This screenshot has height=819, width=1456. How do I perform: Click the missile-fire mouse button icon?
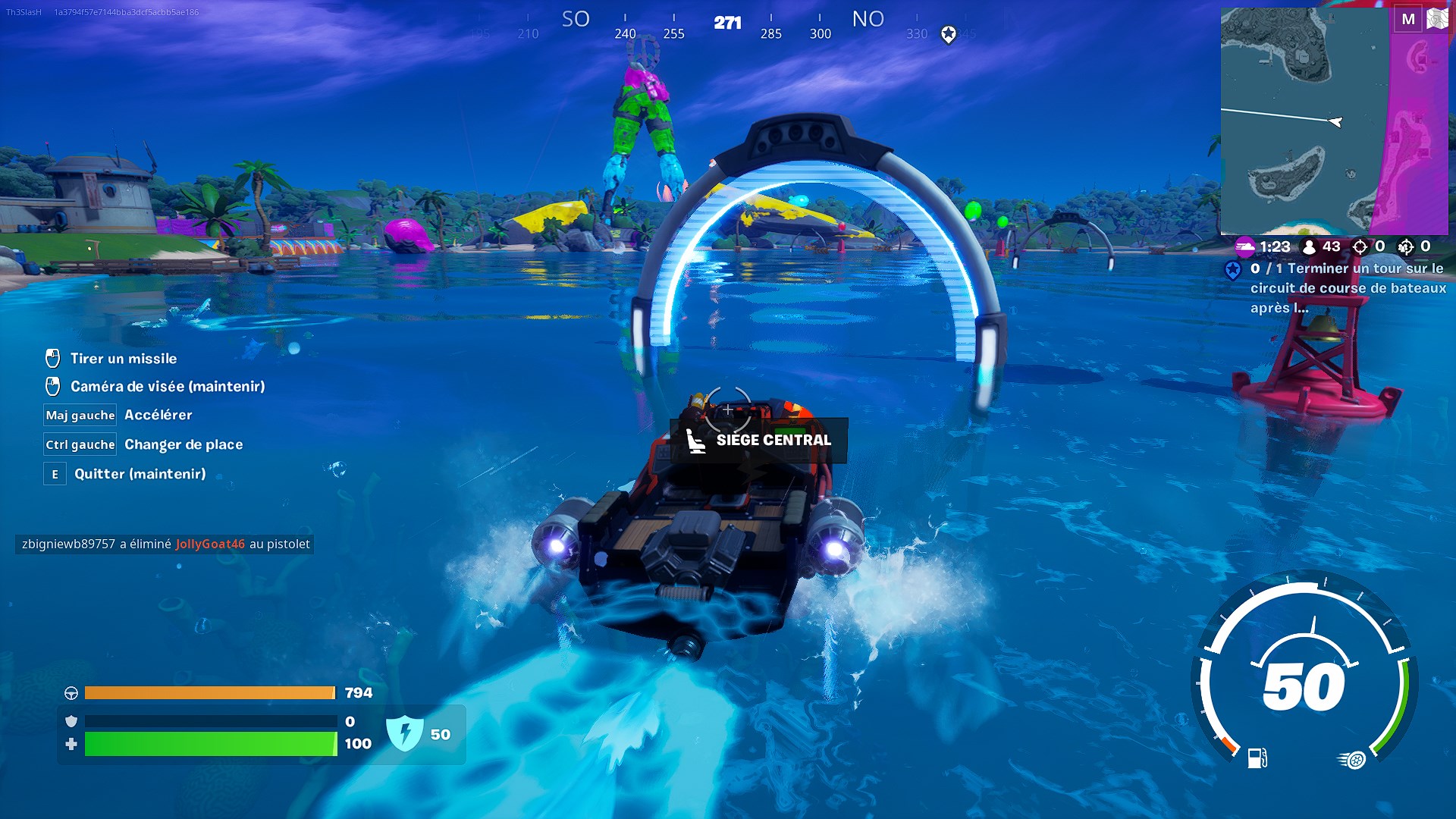54,358
